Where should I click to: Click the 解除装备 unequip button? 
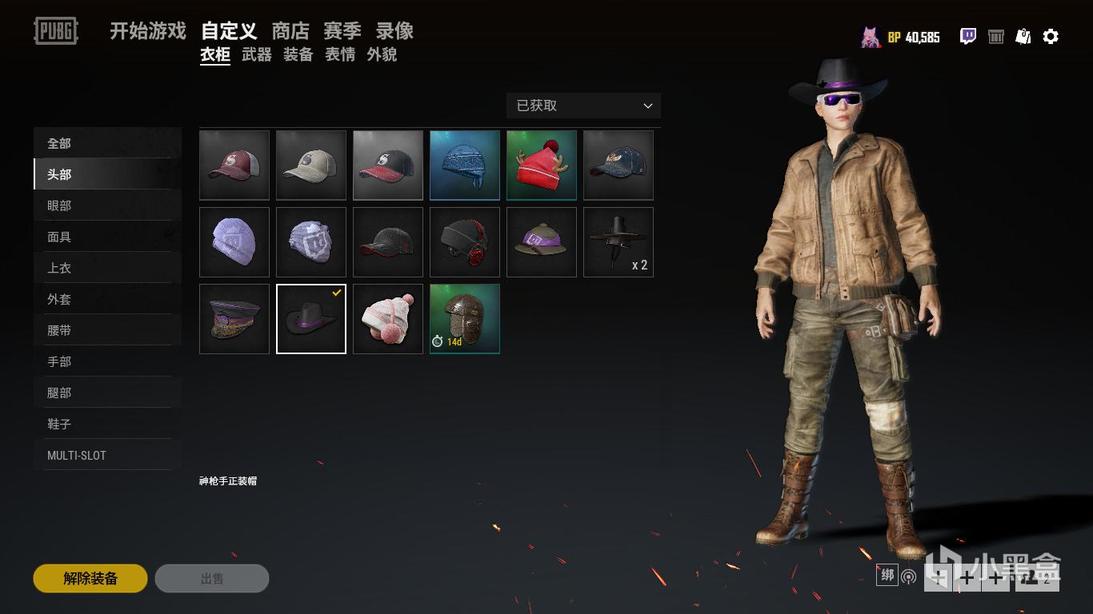tap(90, 578)
